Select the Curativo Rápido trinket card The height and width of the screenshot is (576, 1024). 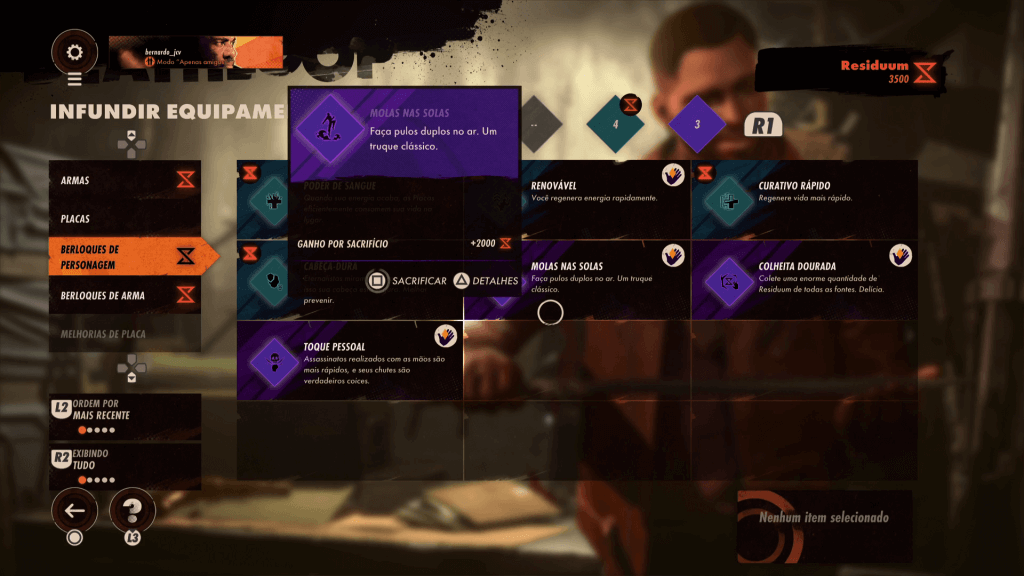coord(805,198)
